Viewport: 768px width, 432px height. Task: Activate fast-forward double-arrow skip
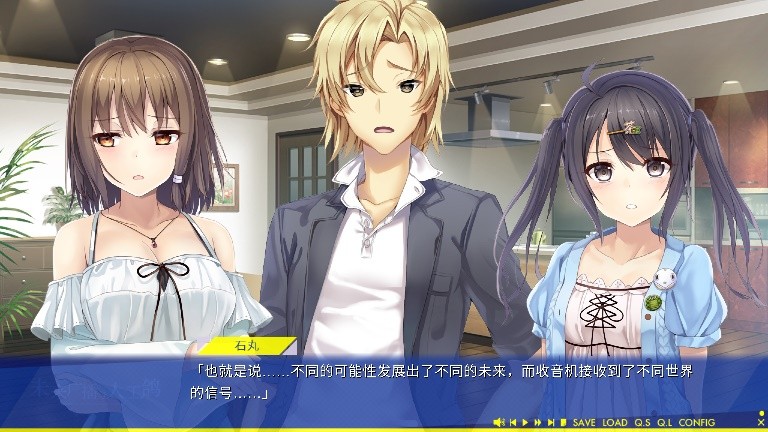[x=538, y=423]
